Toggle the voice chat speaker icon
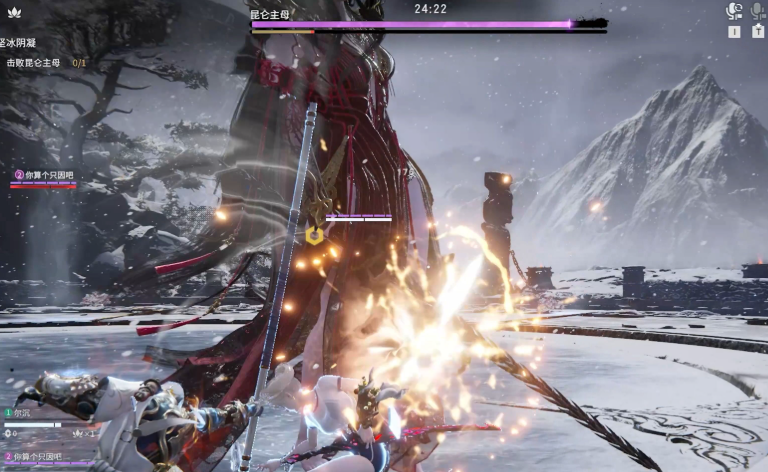Screen dimensions: 768x472 (734, 11)
